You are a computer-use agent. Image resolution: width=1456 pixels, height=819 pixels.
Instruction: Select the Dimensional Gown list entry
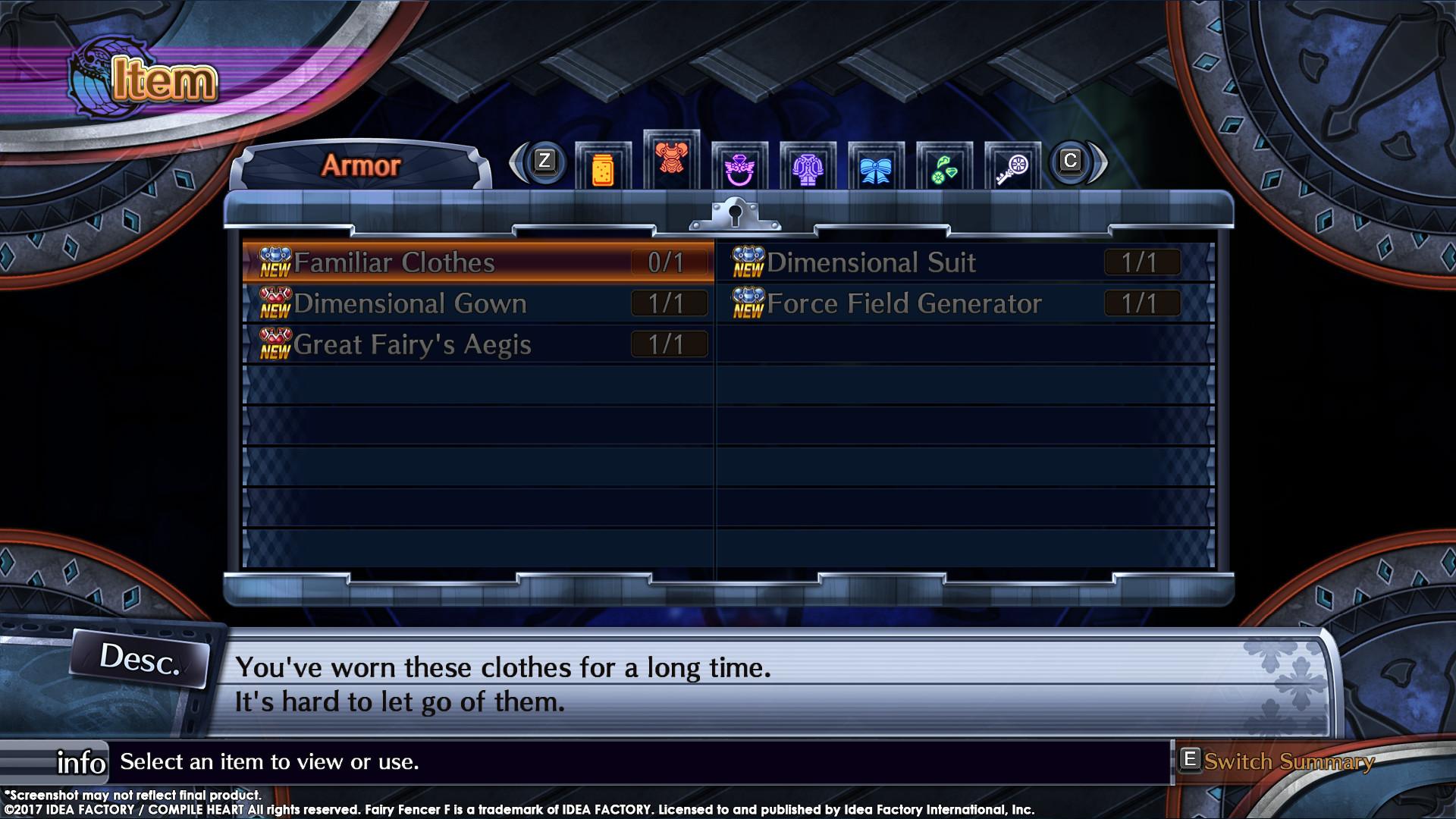point(411,303)
